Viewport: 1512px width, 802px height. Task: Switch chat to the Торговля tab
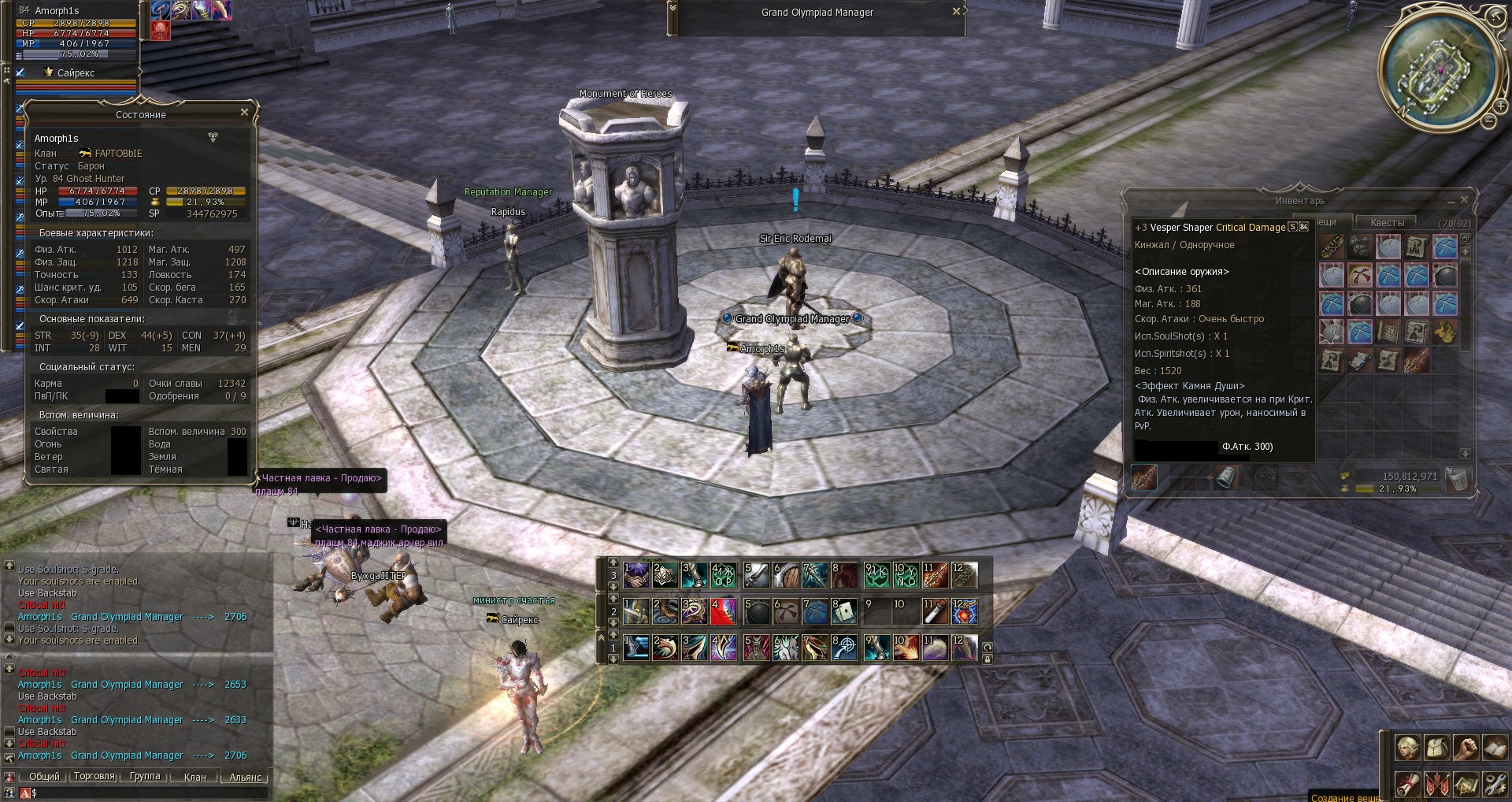94,776
